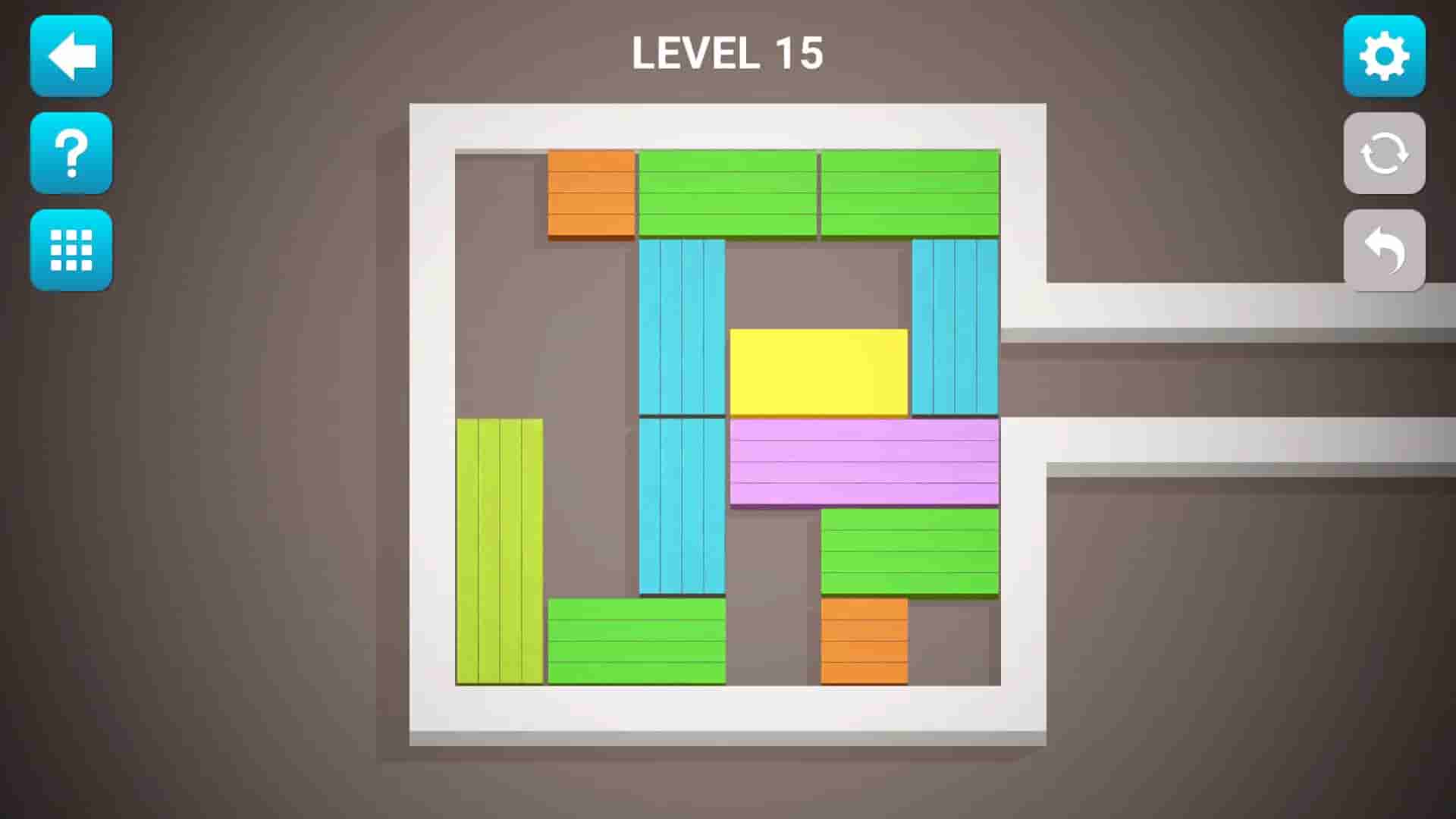Open the level selection grid
Viewport: 1456px width, 819px height.
click(x=71, y=250)
